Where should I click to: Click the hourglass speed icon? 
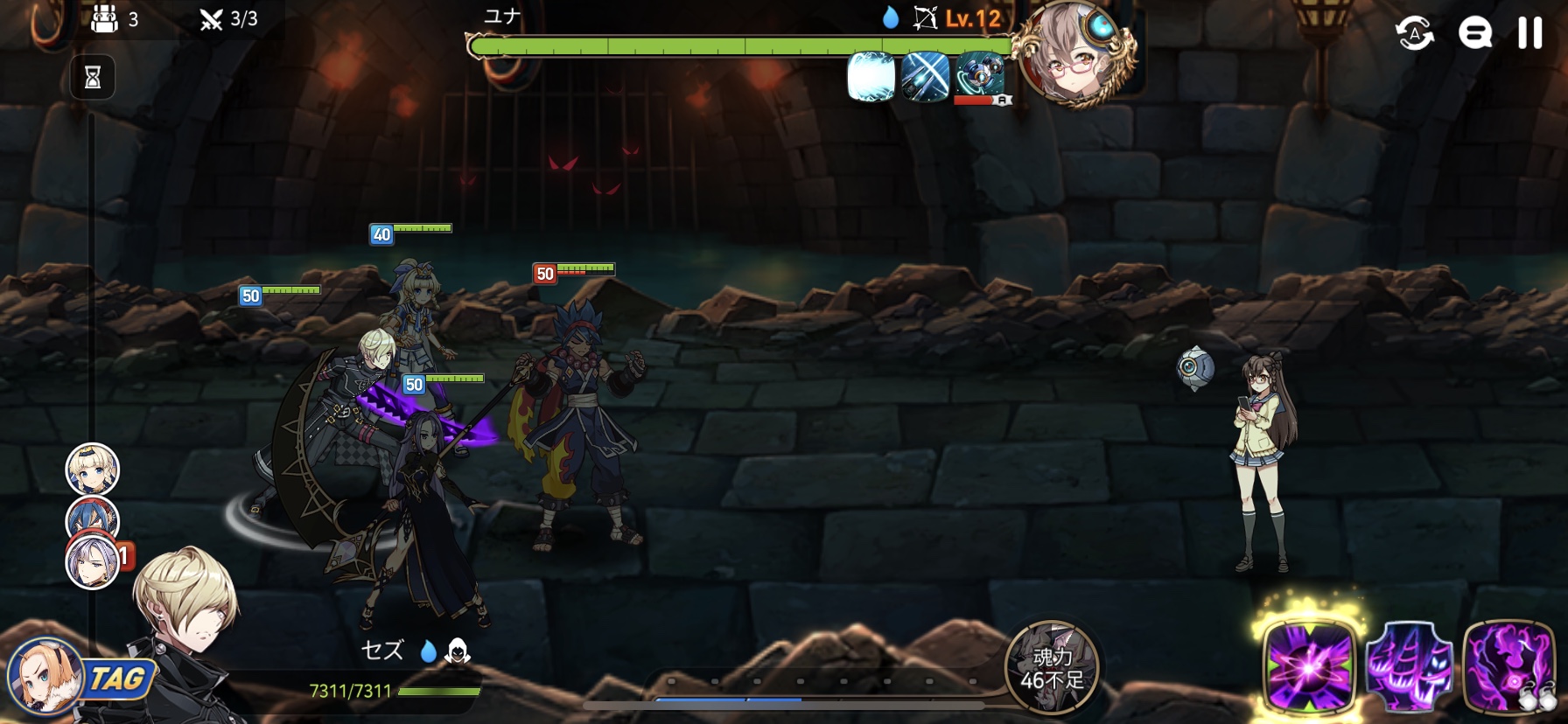[93, 78]
